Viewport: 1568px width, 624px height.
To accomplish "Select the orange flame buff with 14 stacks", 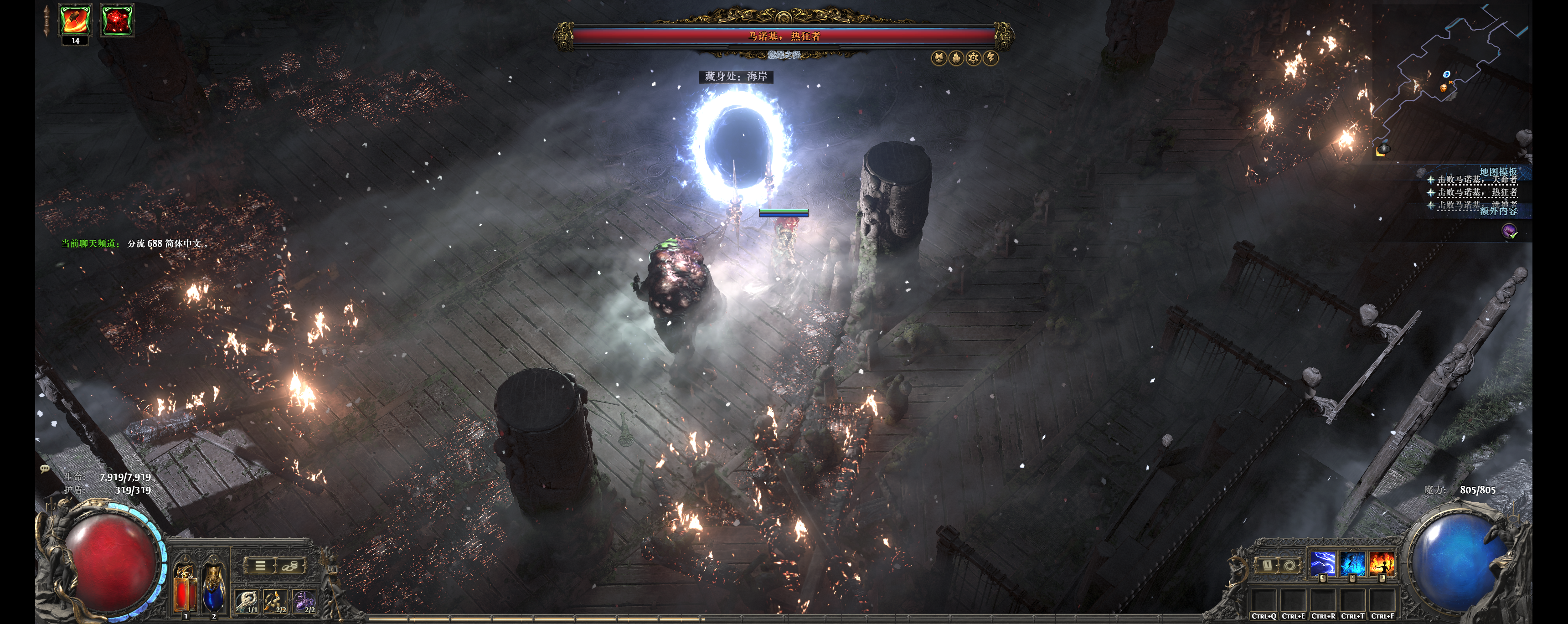I will tap(76, 21).
